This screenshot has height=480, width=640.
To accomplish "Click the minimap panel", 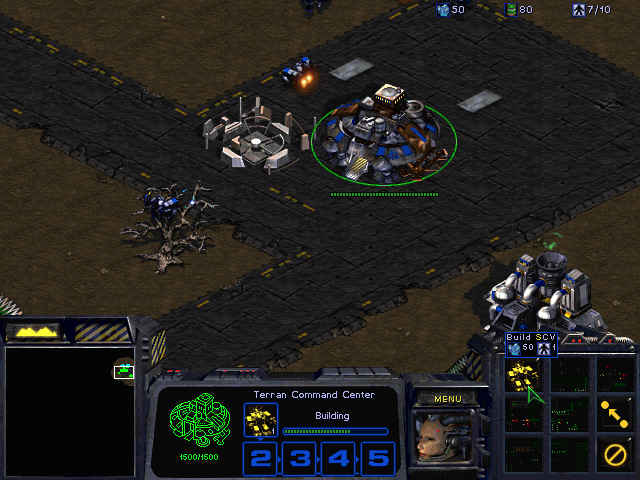I will 69,411.
